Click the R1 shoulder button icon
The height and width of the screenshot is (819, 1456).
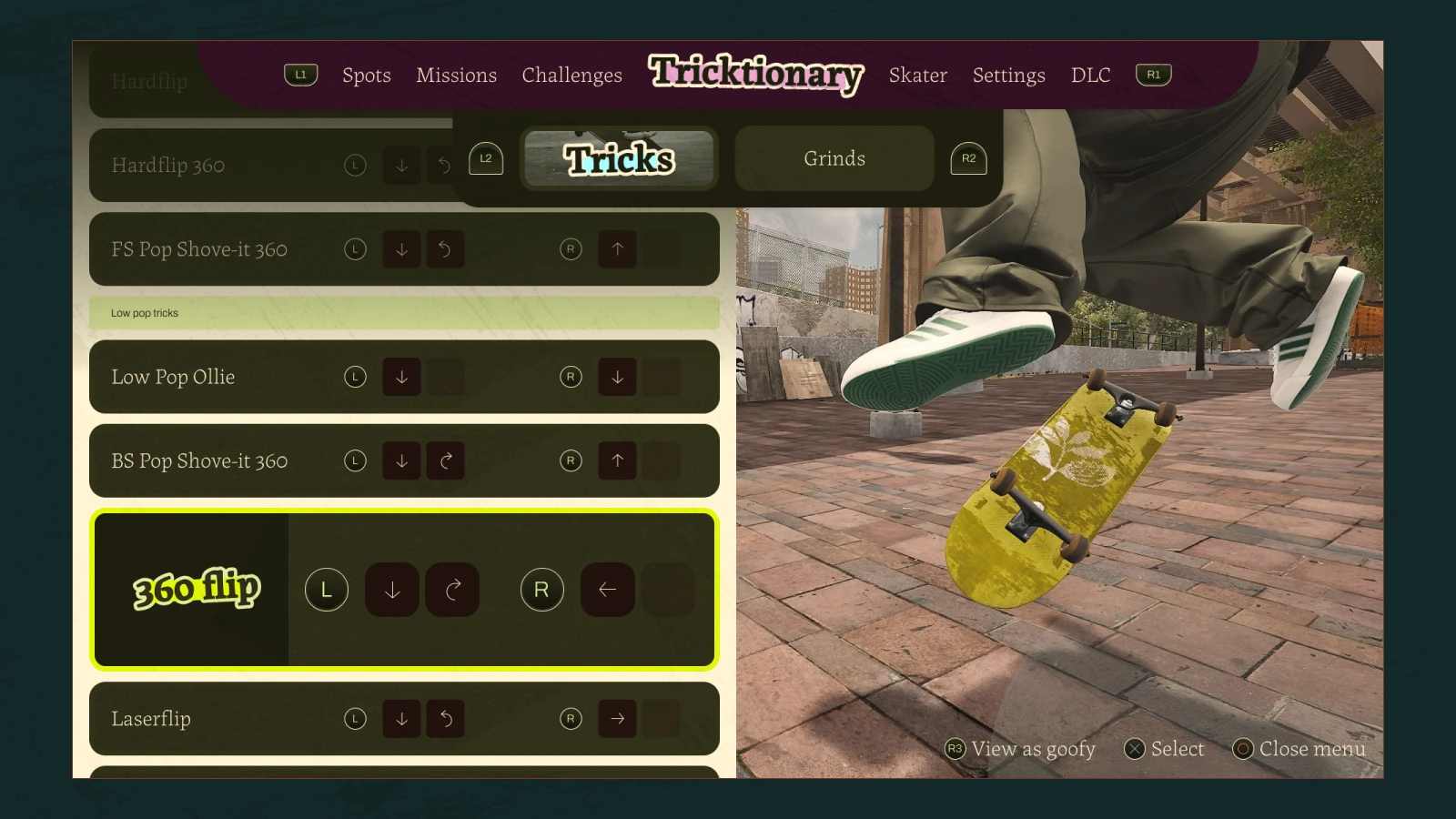1153,75
